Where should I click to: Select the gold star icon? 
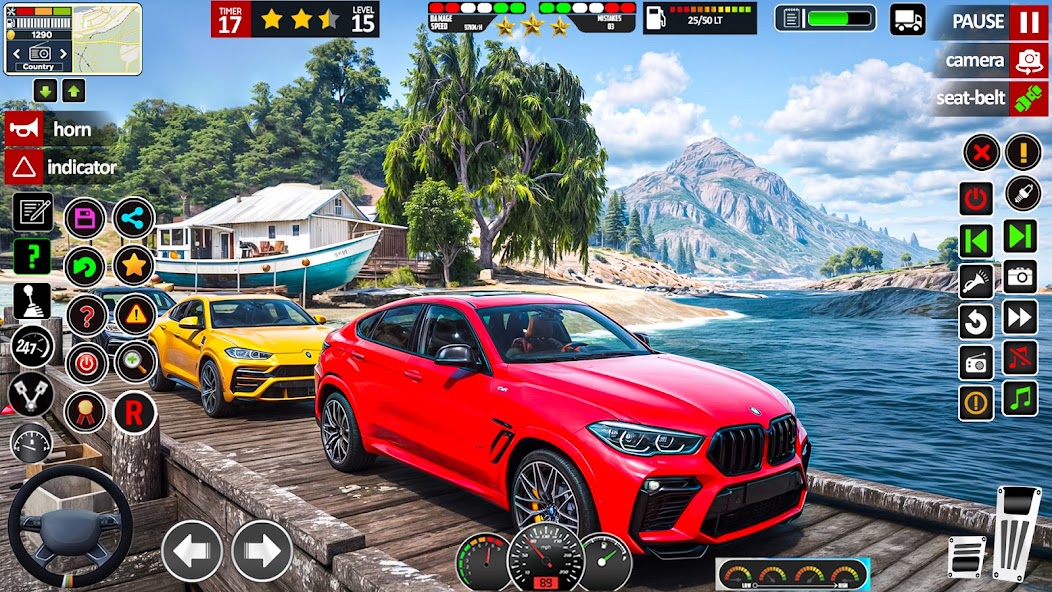click(133, 266)
